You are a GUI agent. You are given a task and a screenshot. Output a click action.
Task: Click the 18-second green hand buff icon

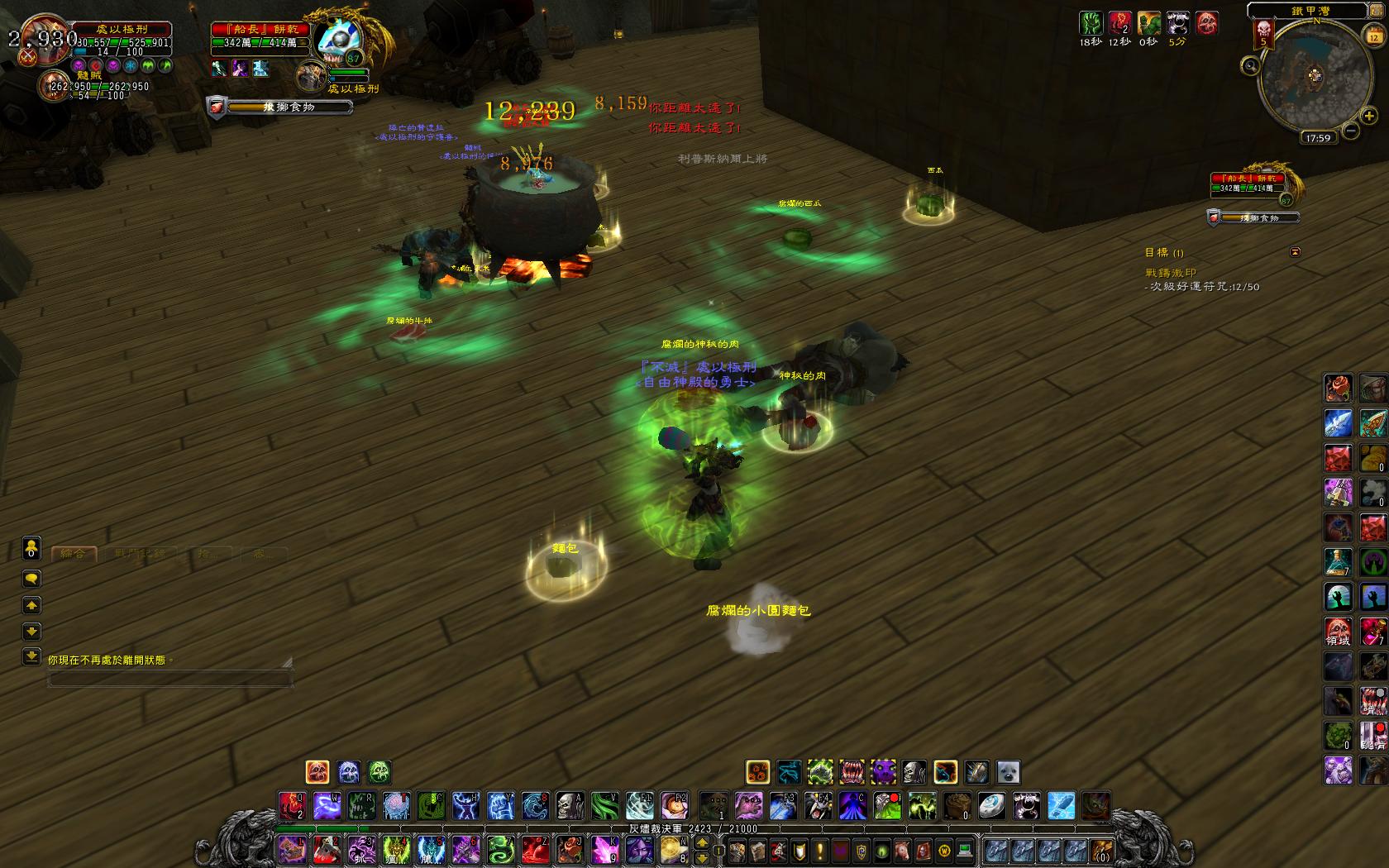point(1091,23)
